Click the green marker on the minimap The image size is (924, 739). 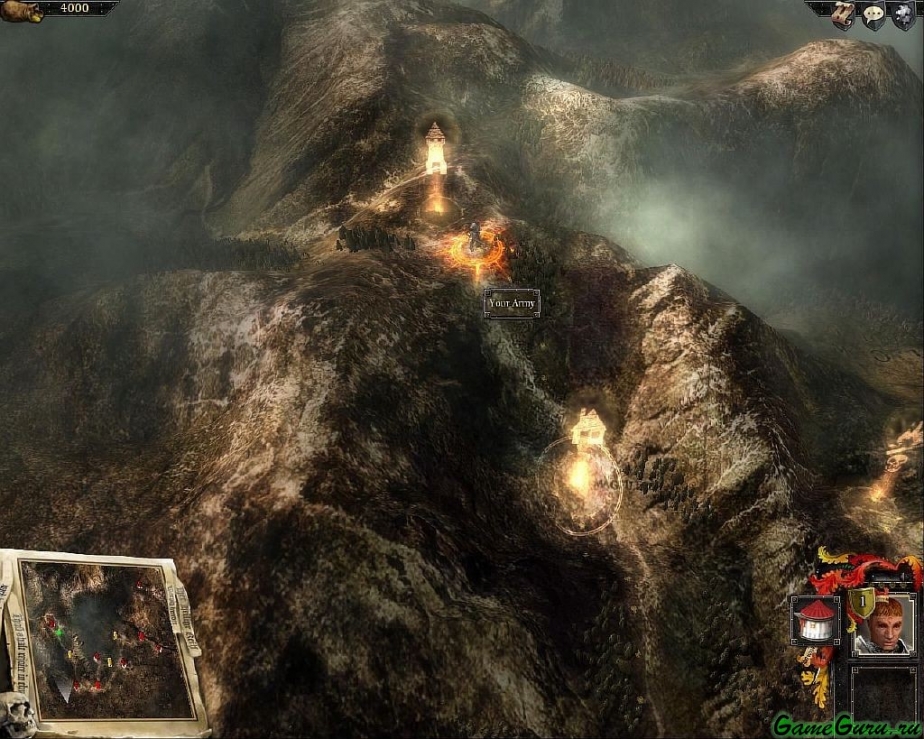(x=61, y=632)
